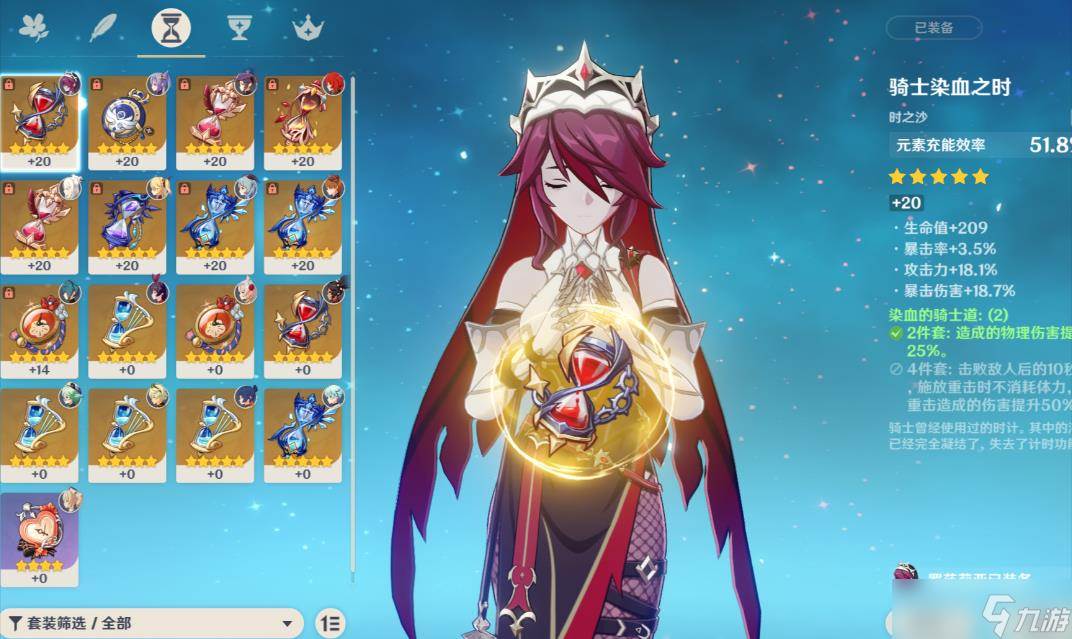This screenshot has width=1072, height=639.
Task: Choose the +0 red chained hourglass artifact
Action: (x=302, y=326)
